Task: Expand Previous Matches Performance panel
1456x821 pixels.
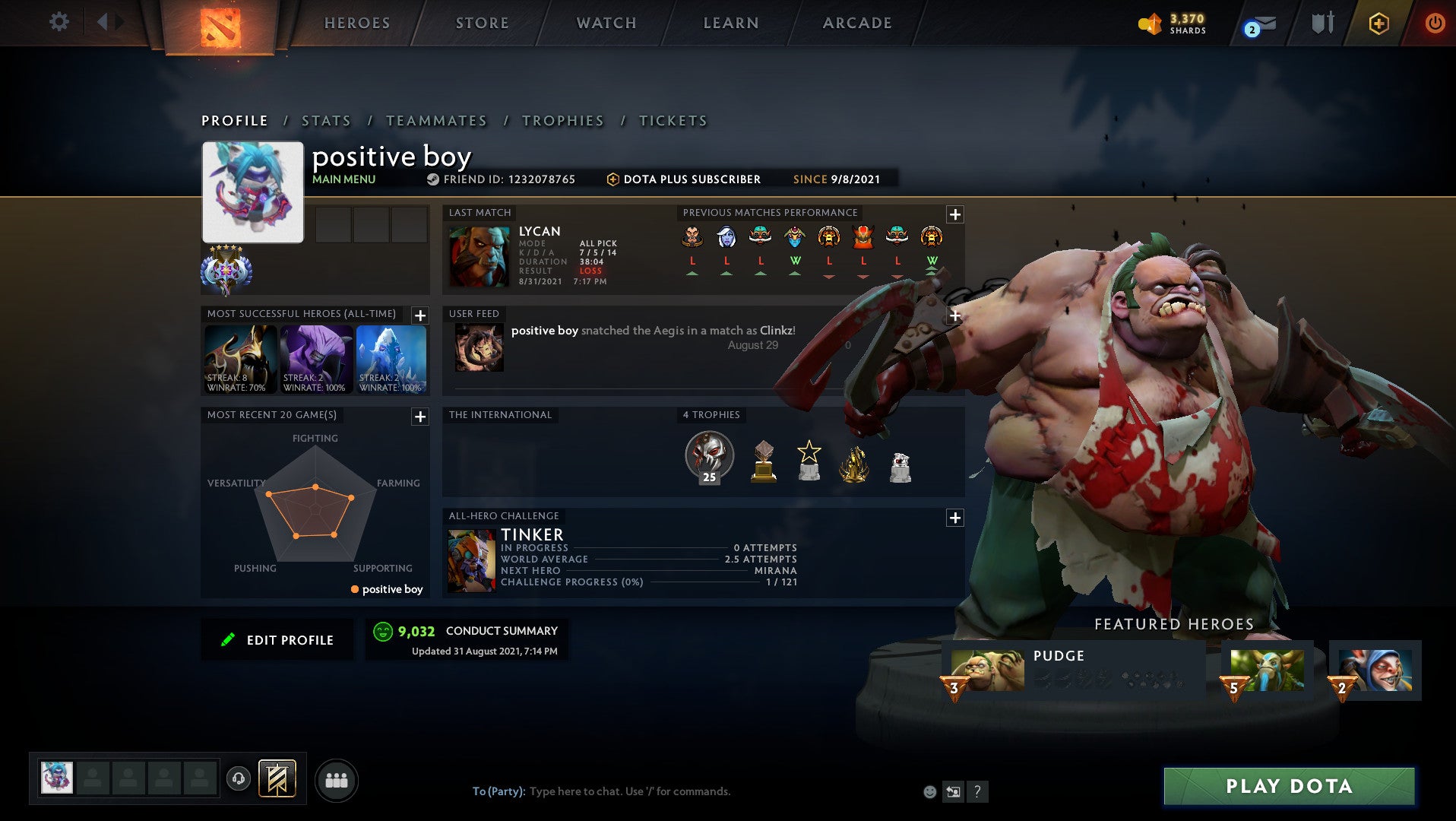Action: click(x=955, y=215)
